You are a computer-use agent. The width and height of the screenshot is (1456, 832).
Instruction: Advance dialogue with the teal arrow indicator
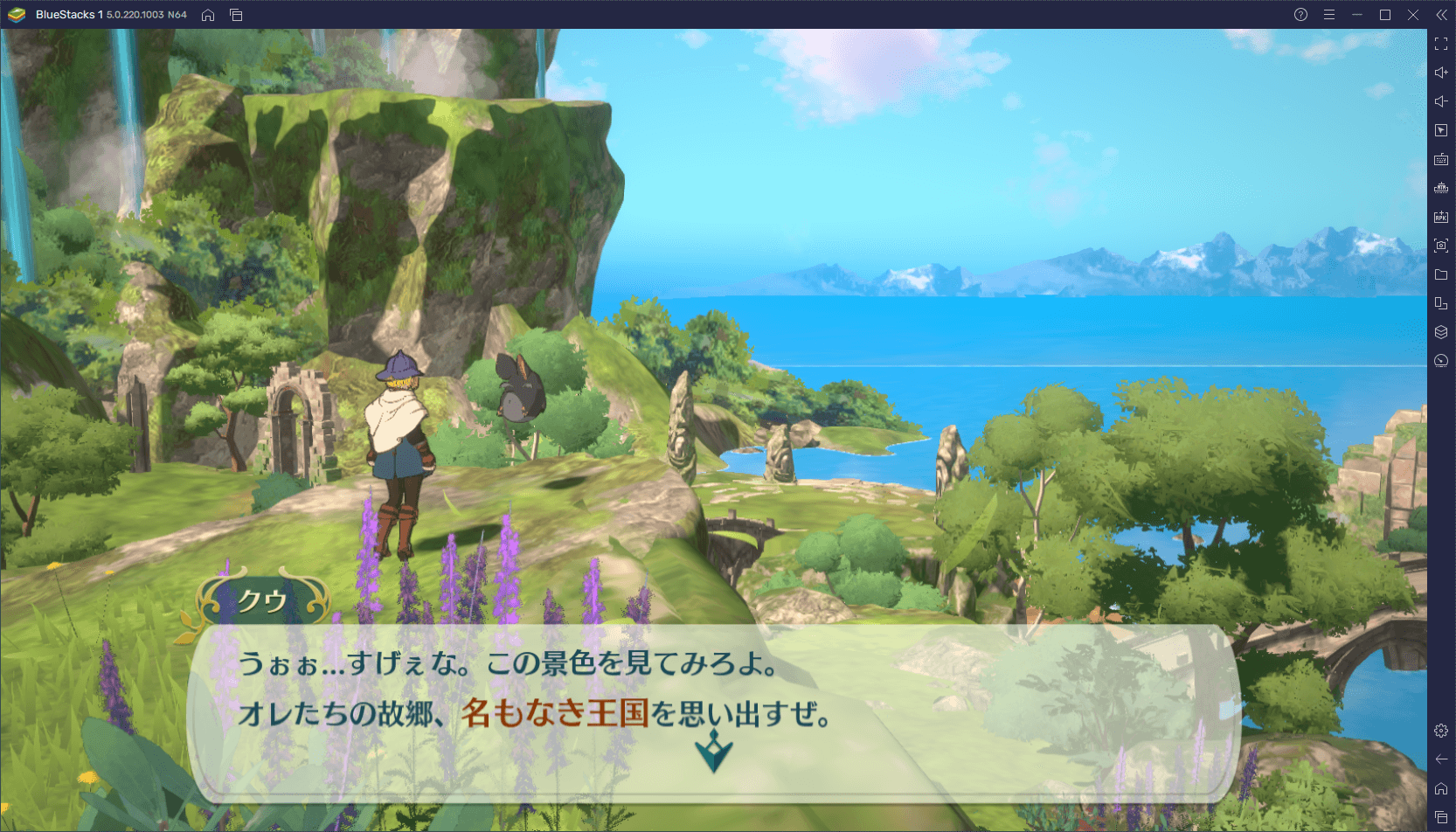coord(714,751)
